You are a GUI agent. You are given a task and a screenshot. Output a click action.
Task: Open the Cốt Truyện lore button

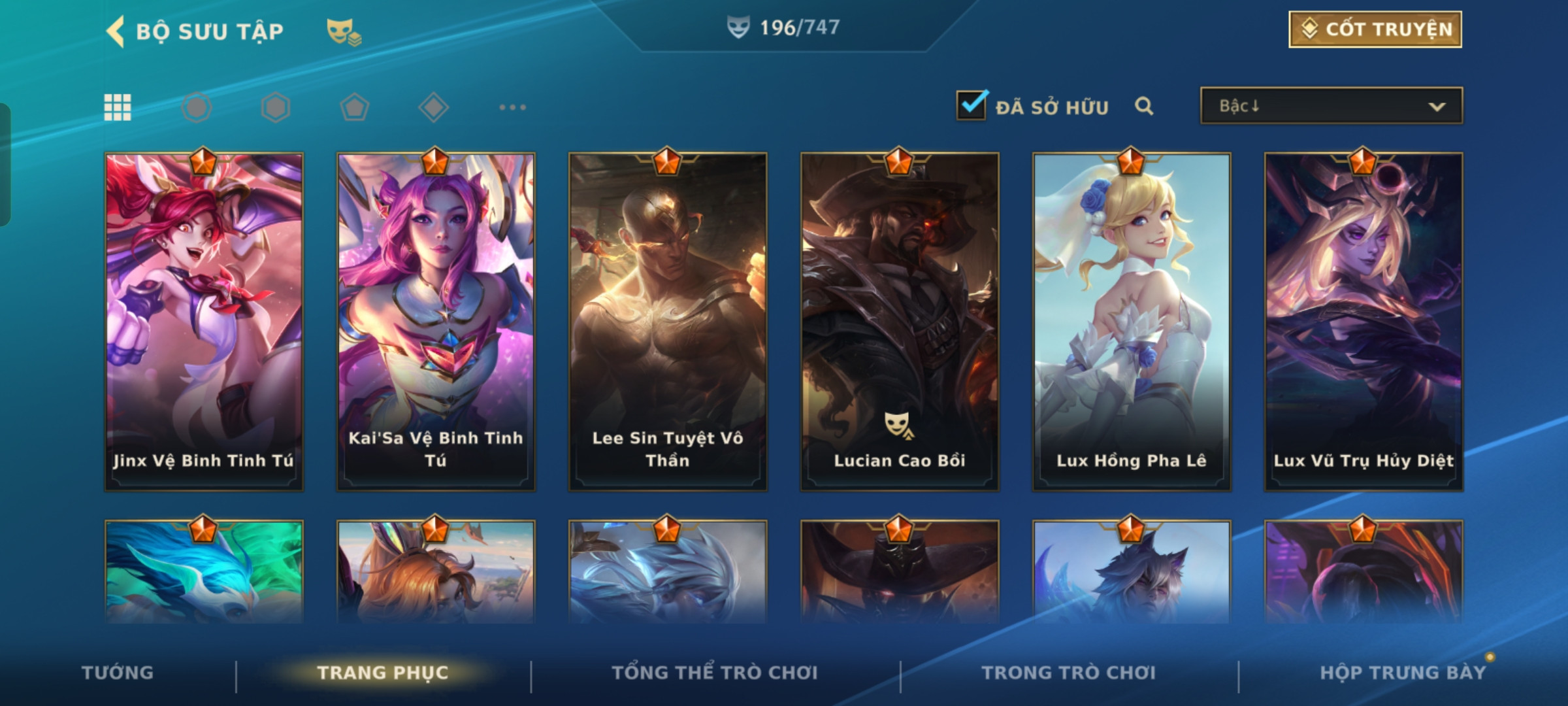pyautogui.click(x=1375, y=29)
